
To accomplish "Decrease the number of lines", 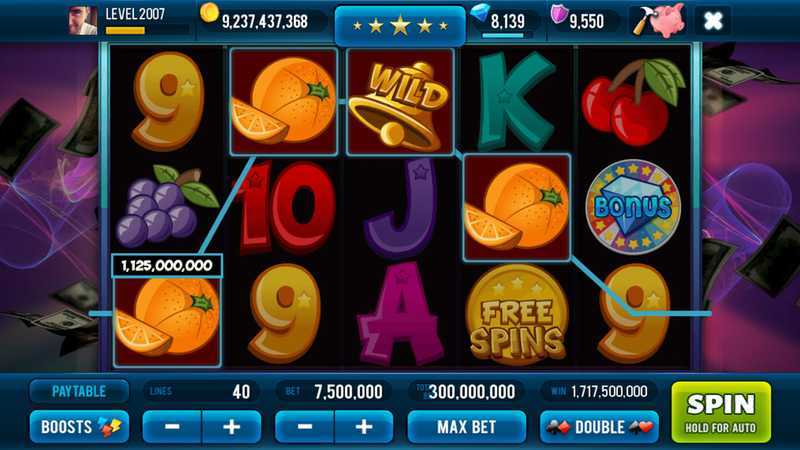I will [x=172, y=427].
